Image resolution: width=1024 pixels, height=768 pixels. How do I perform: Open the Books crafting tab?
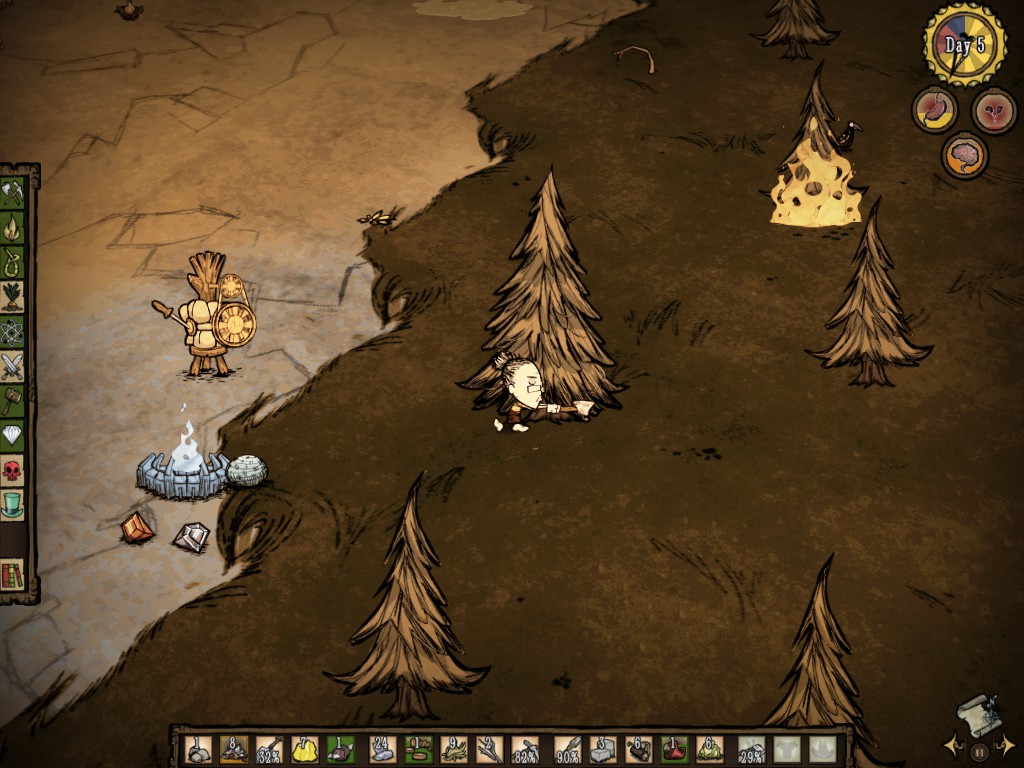coord(12,575)
